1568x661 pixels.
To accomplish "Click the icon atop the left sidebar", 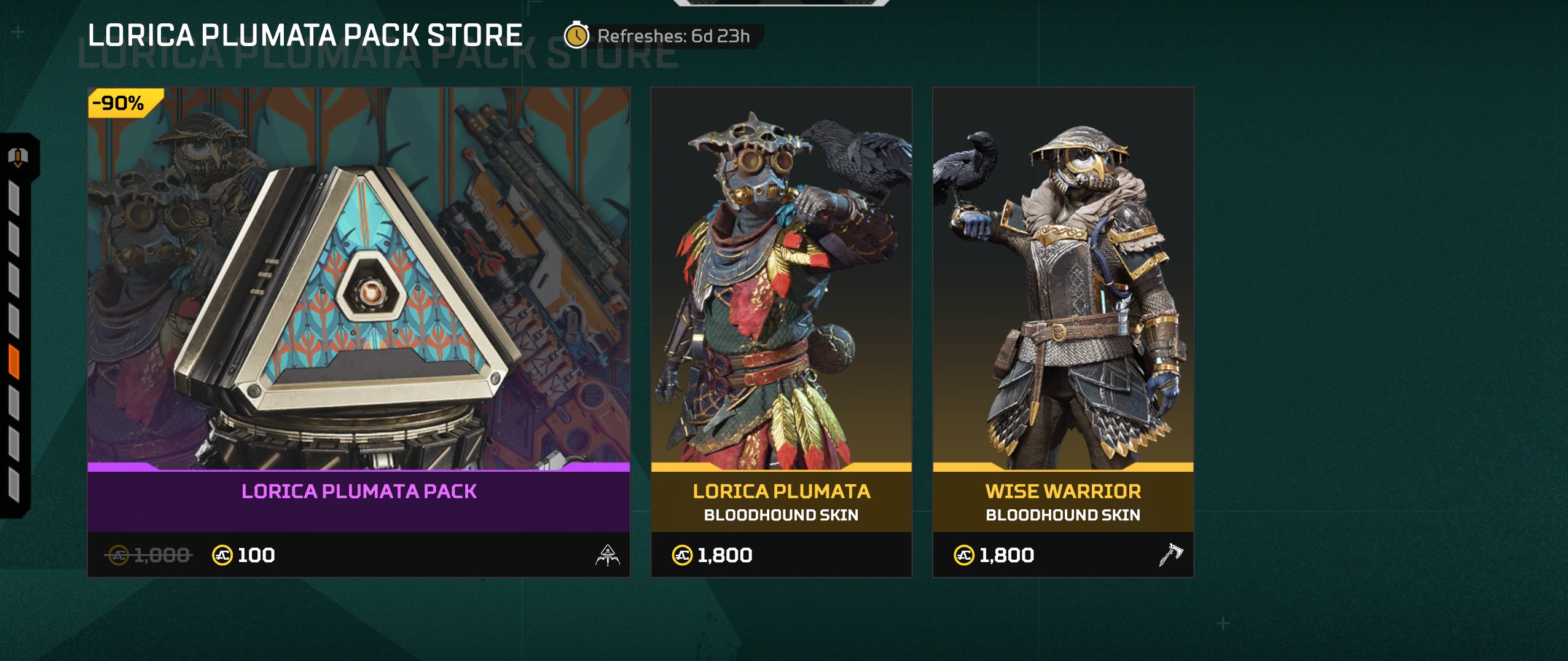I will click(18, 157).
